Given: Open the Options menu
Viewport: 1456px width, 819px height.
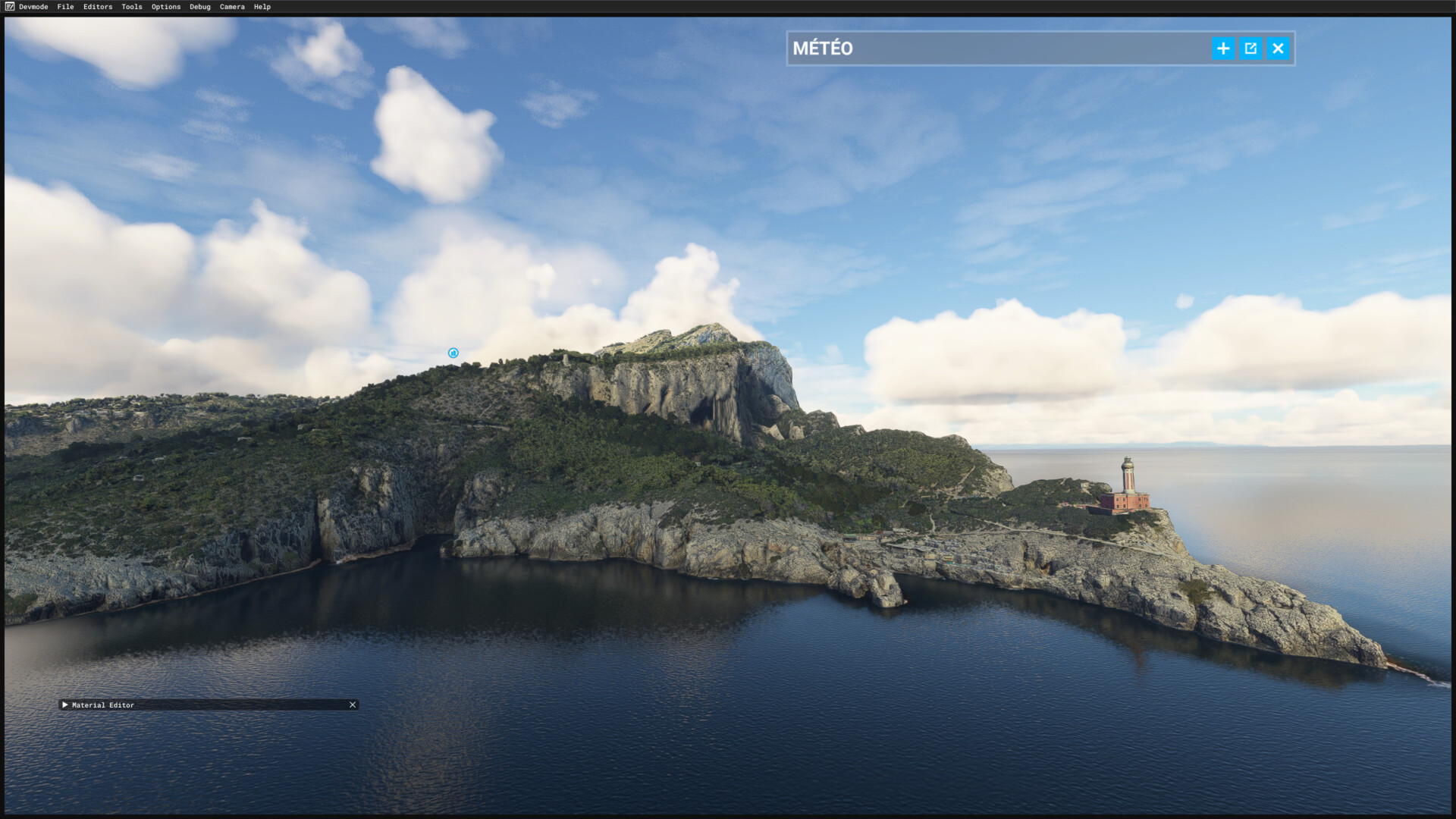Looking at the screenshot, I should pos(166,7).
